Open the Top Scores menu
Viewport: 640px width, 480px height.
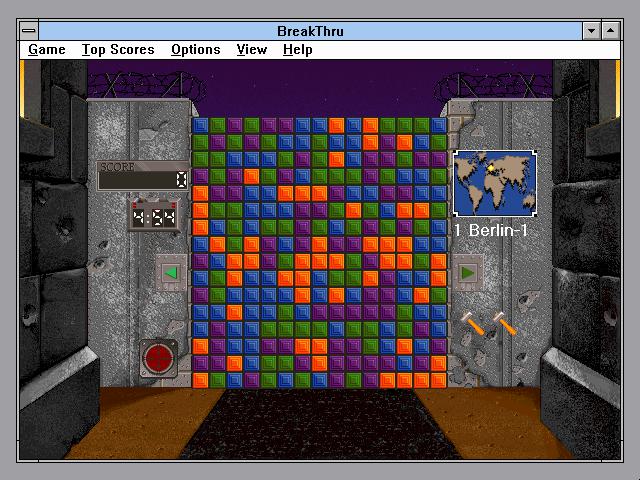click(118, 49)
